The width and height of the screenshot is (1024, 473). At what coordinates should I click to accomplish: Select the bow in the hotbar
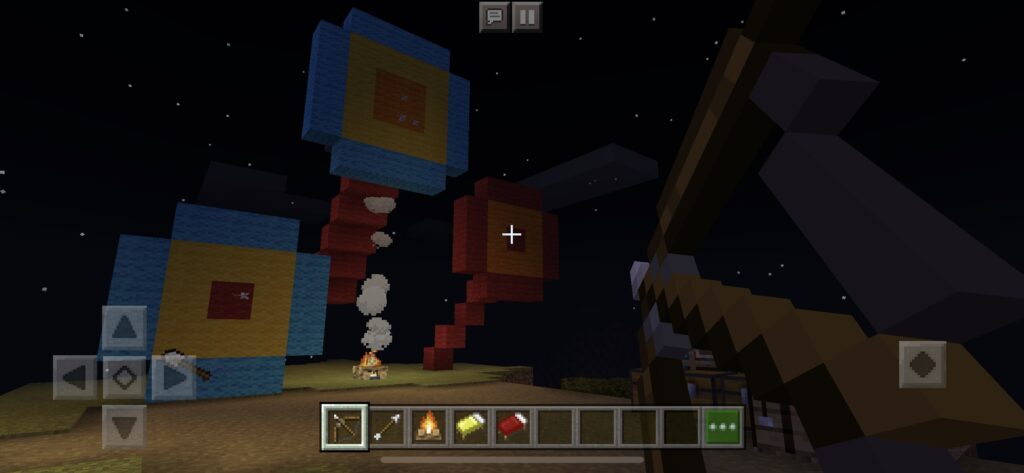[x=346, y=425]
